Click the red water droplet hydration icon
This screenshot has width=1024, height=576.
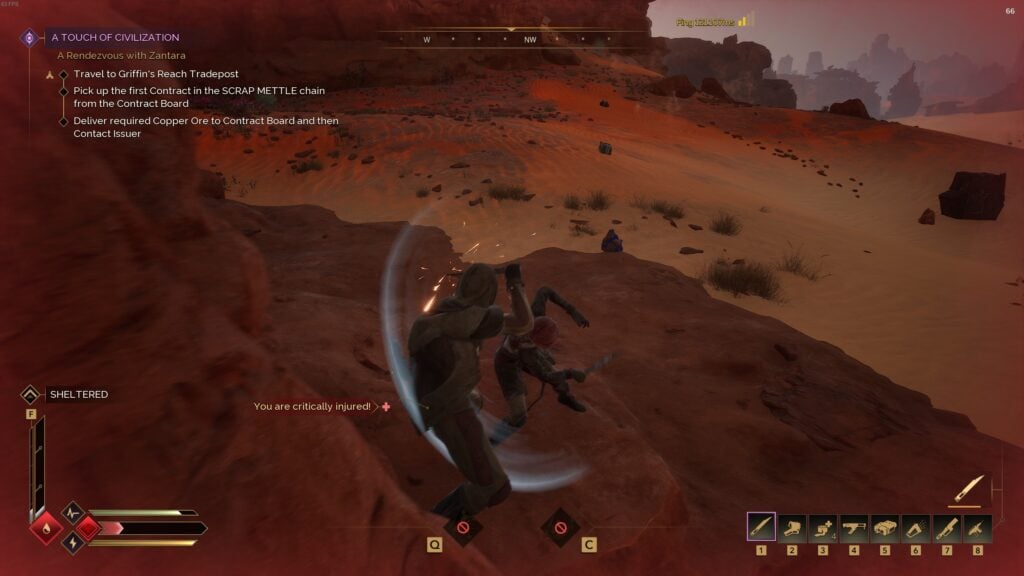45,527
